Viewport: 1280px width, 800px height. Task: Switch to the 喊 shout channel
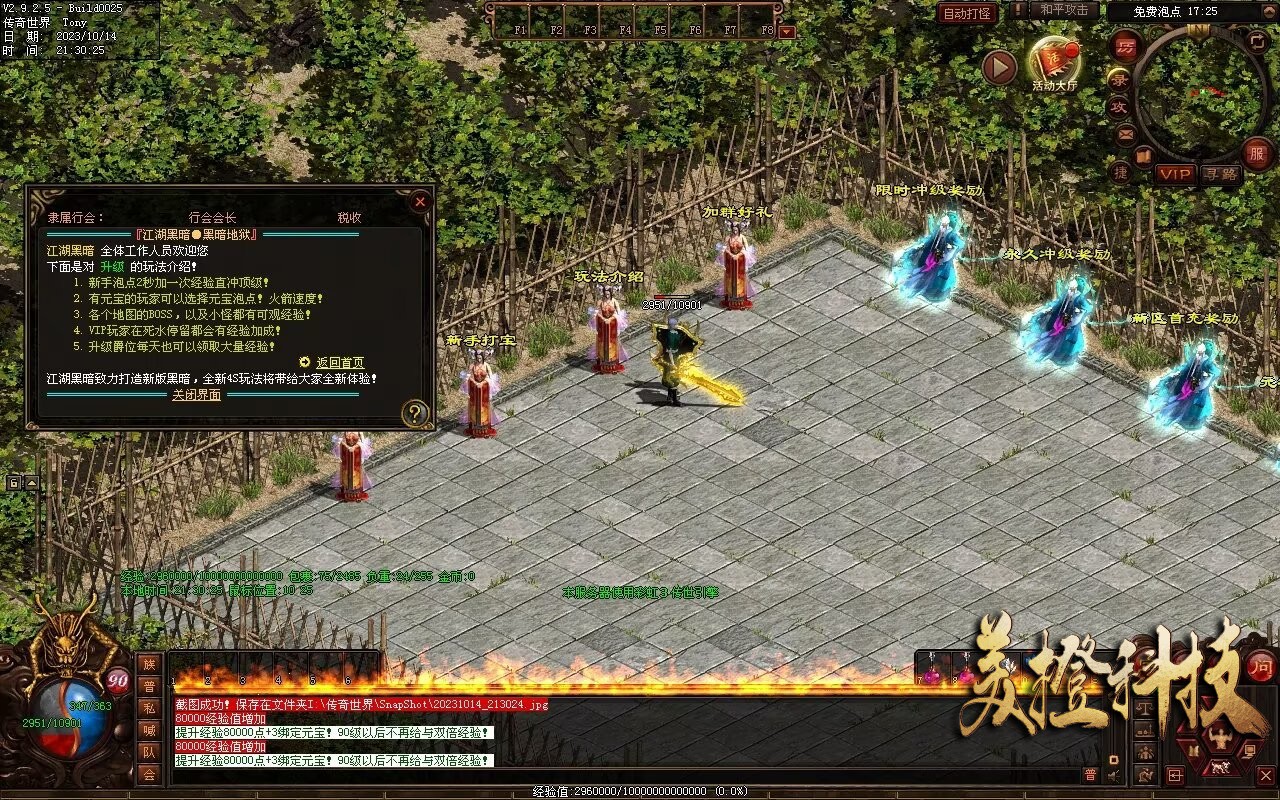click(149, 730)
